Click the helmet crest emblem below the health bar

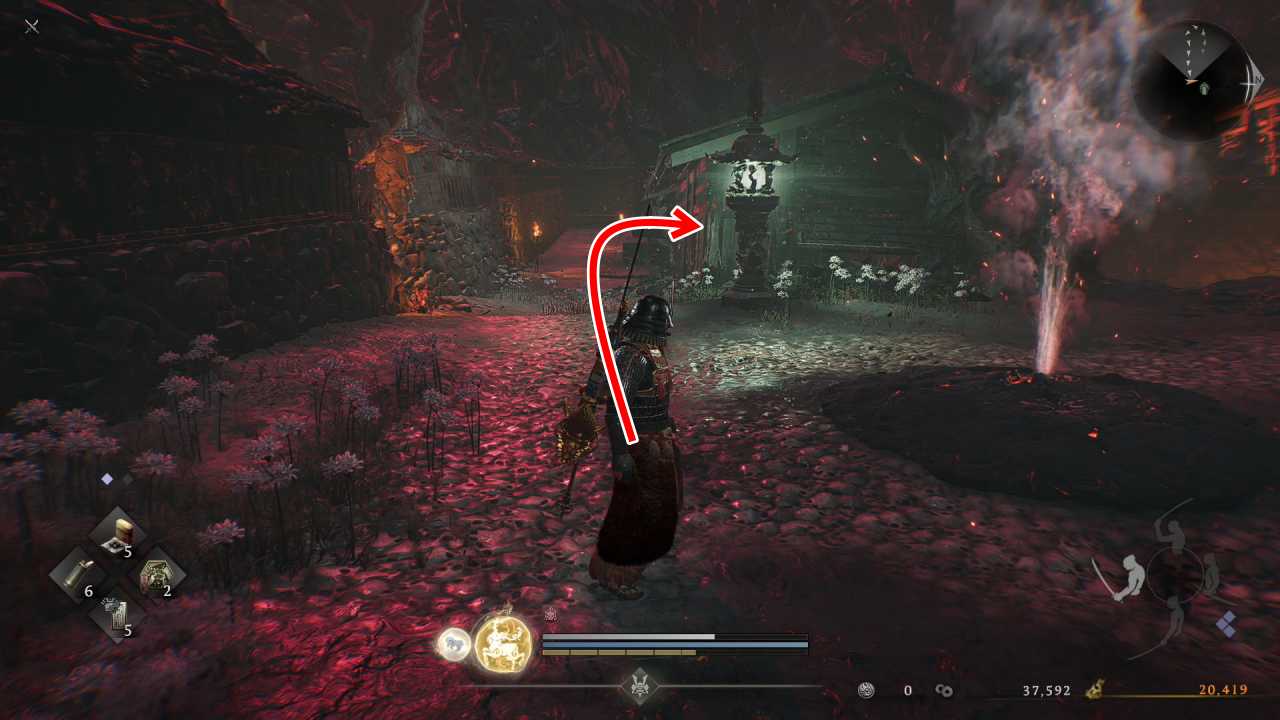[x=639, y=686]
